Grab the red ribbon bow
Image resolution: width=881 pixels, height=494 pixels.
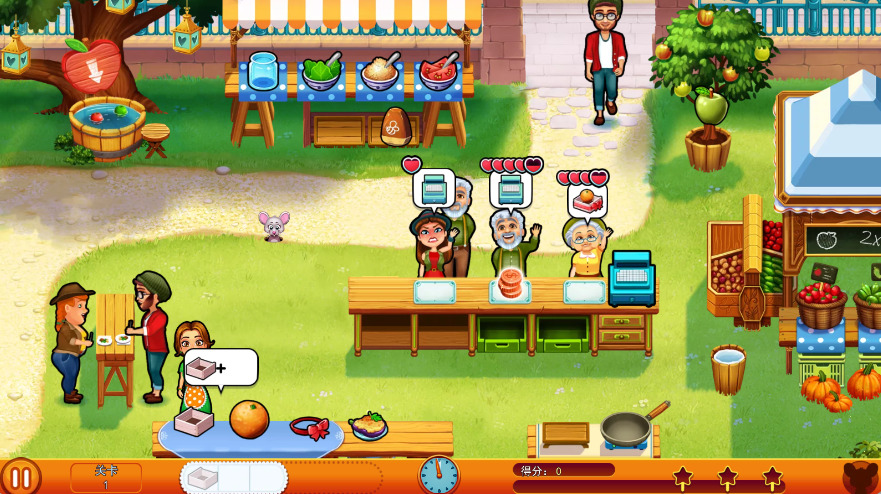310,428
